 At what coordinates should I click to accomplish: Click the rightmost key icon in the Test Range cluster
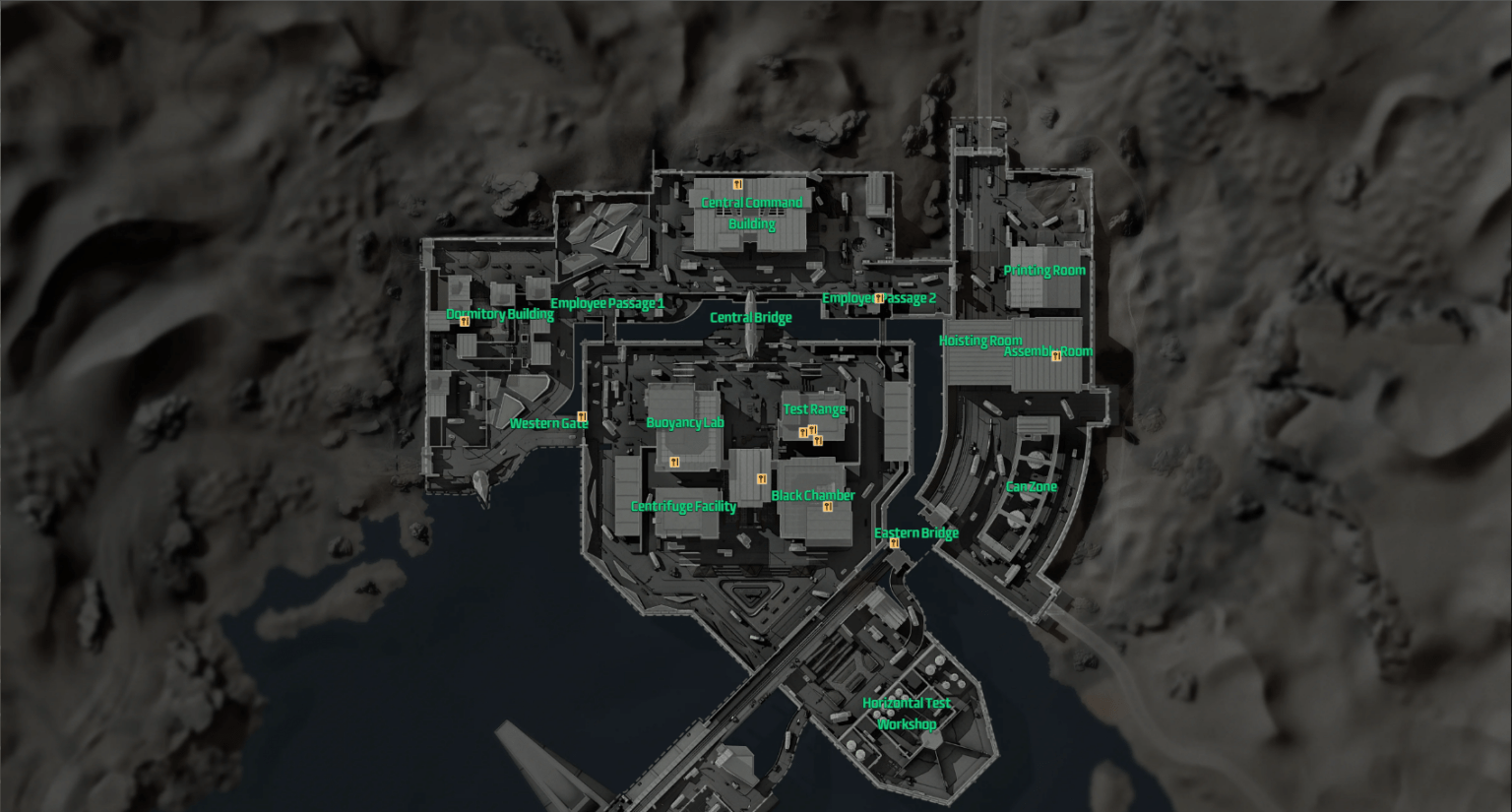click(817, 440)
